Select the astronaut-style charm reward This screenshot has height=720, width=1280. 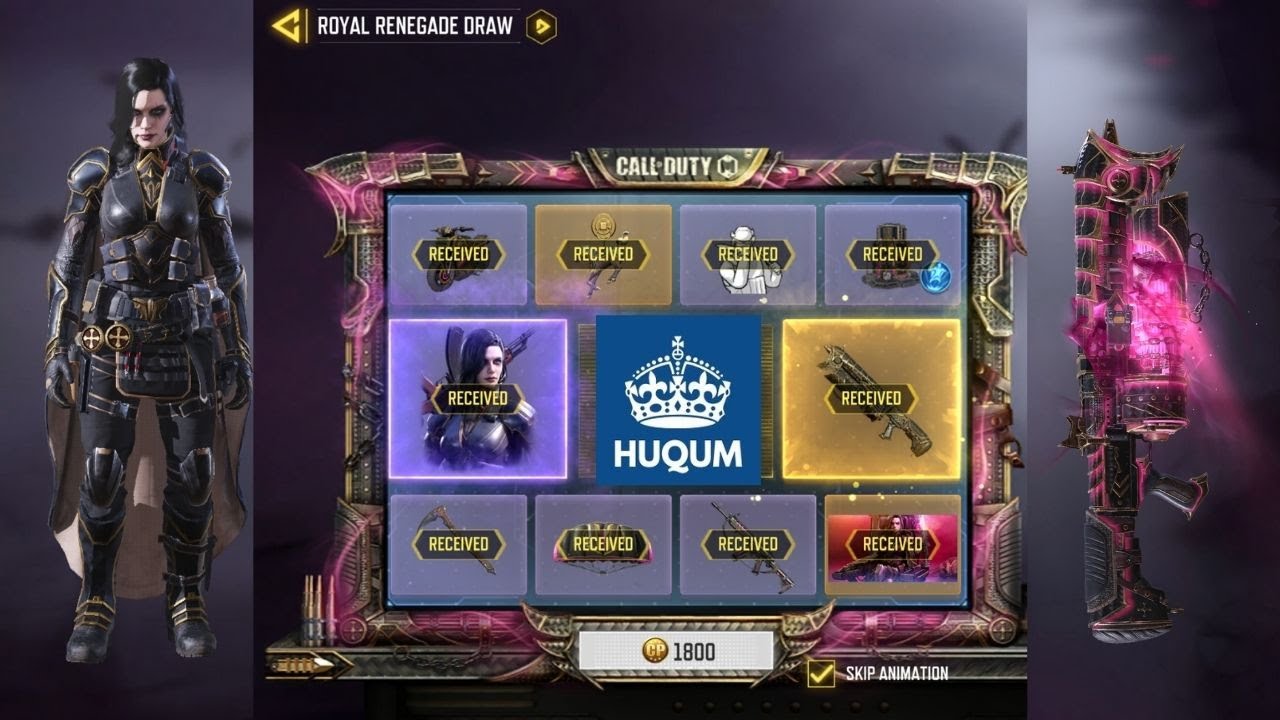[748, 253]
